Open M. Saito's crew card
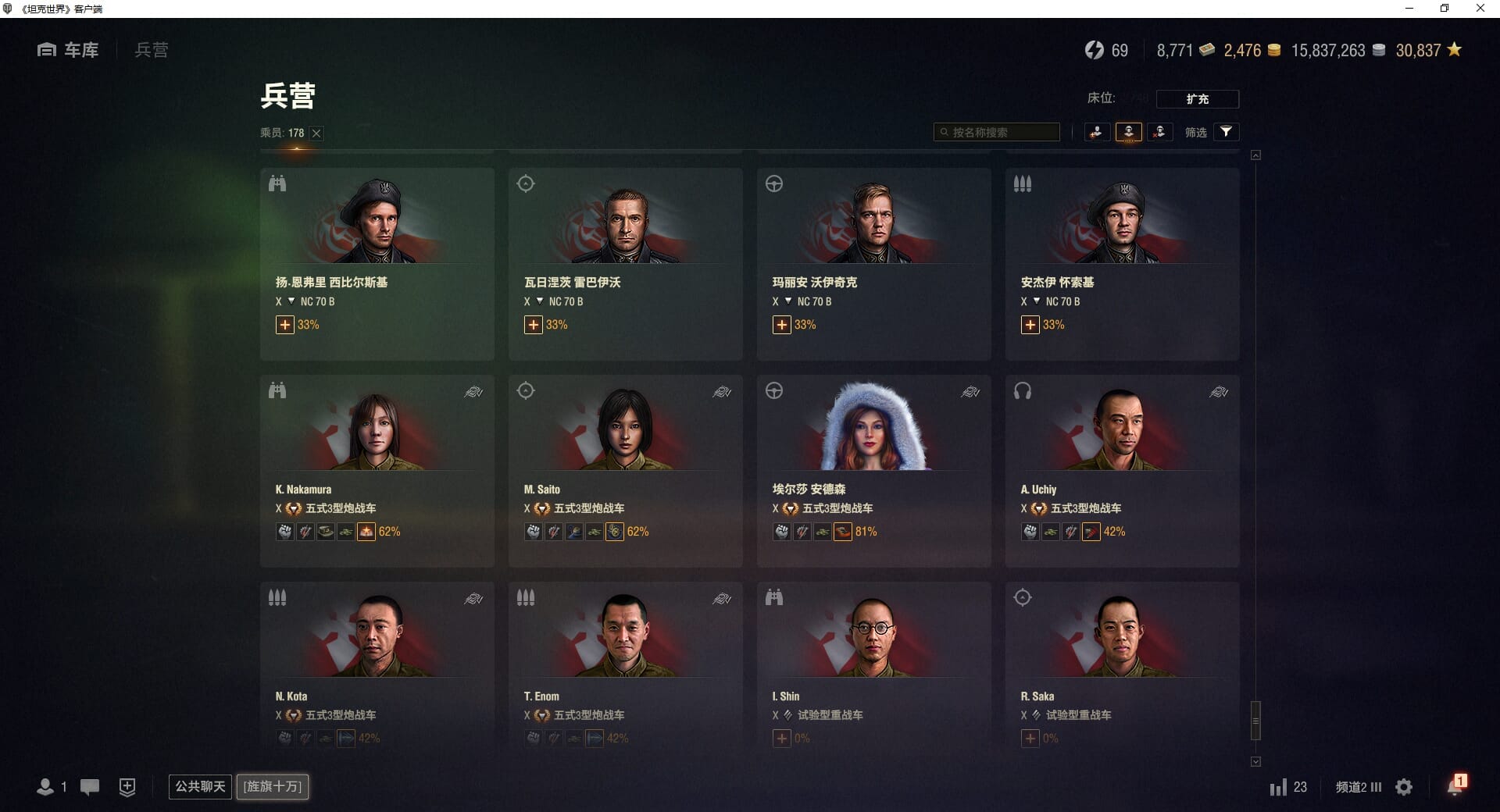1500x812 pixels. 625,470
